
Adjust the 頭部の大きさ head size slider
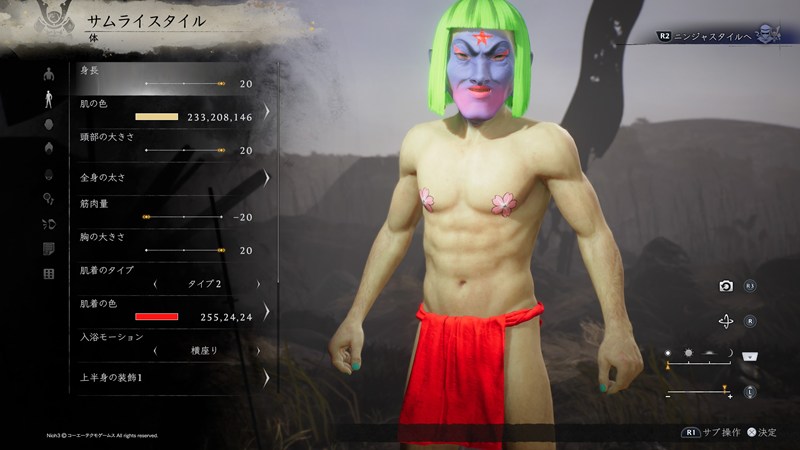(x=184, y=150)
